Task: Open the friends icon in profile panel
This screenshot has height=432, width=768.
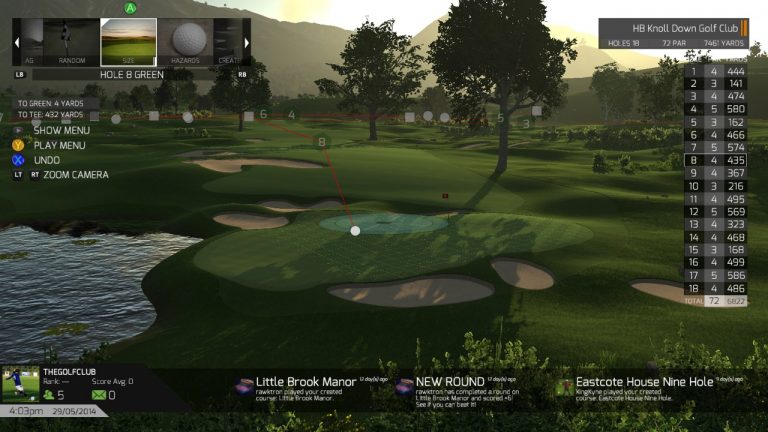Action: [52, 395]
